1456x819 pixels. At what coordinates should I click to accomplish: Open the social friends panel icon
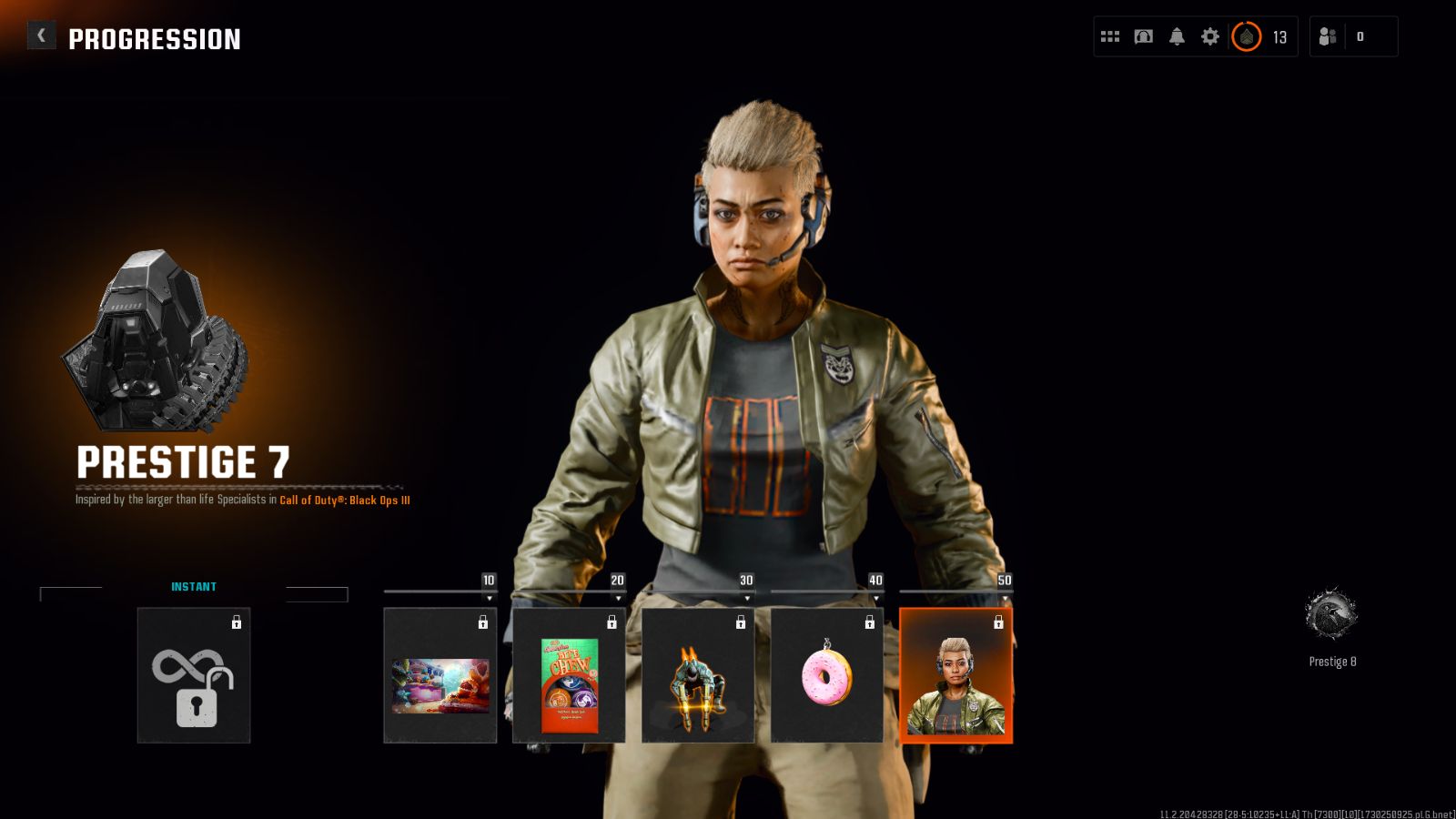click(1328, 36)
